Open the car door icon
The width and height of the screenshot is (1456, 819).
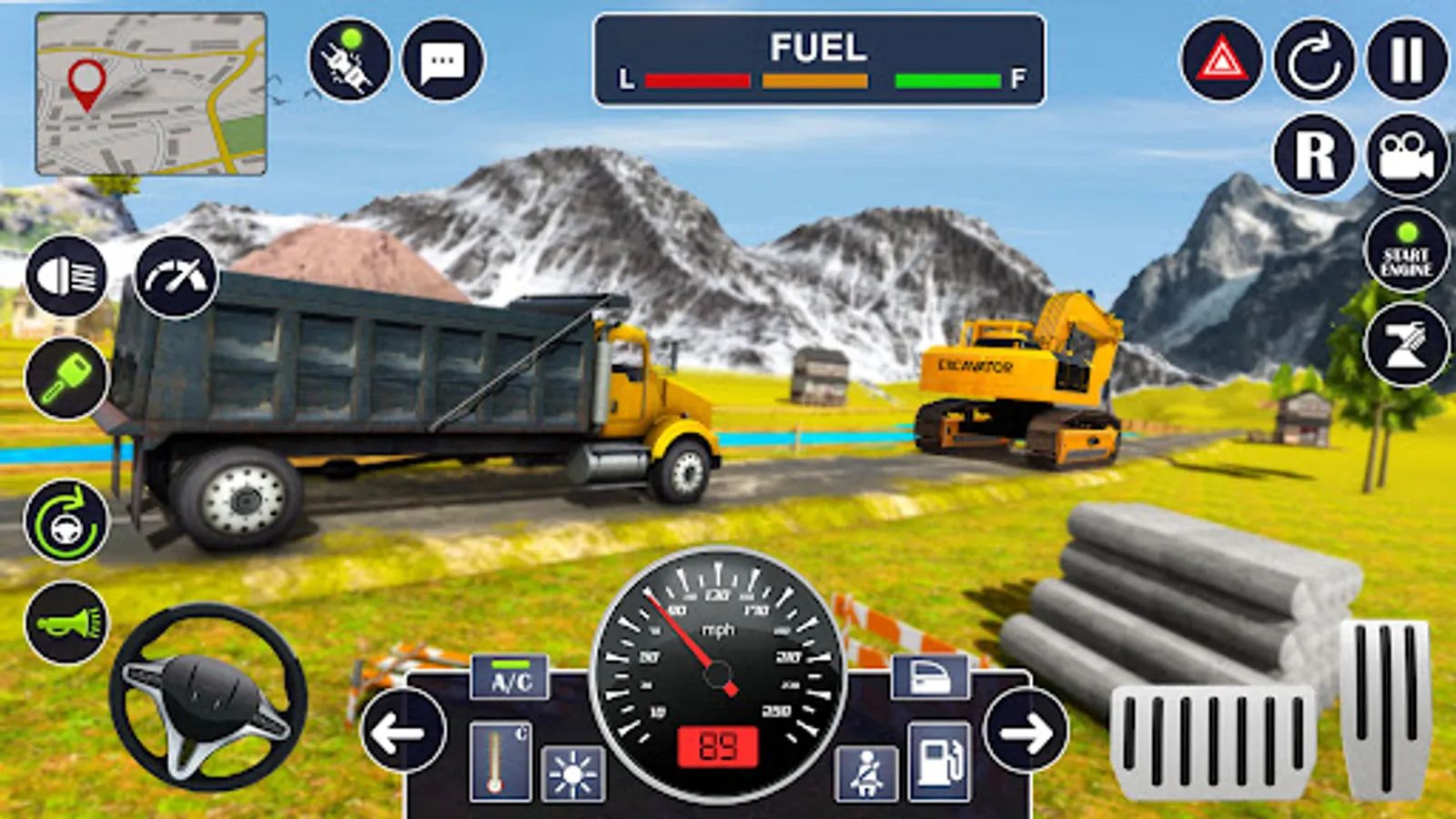[930, 678]
